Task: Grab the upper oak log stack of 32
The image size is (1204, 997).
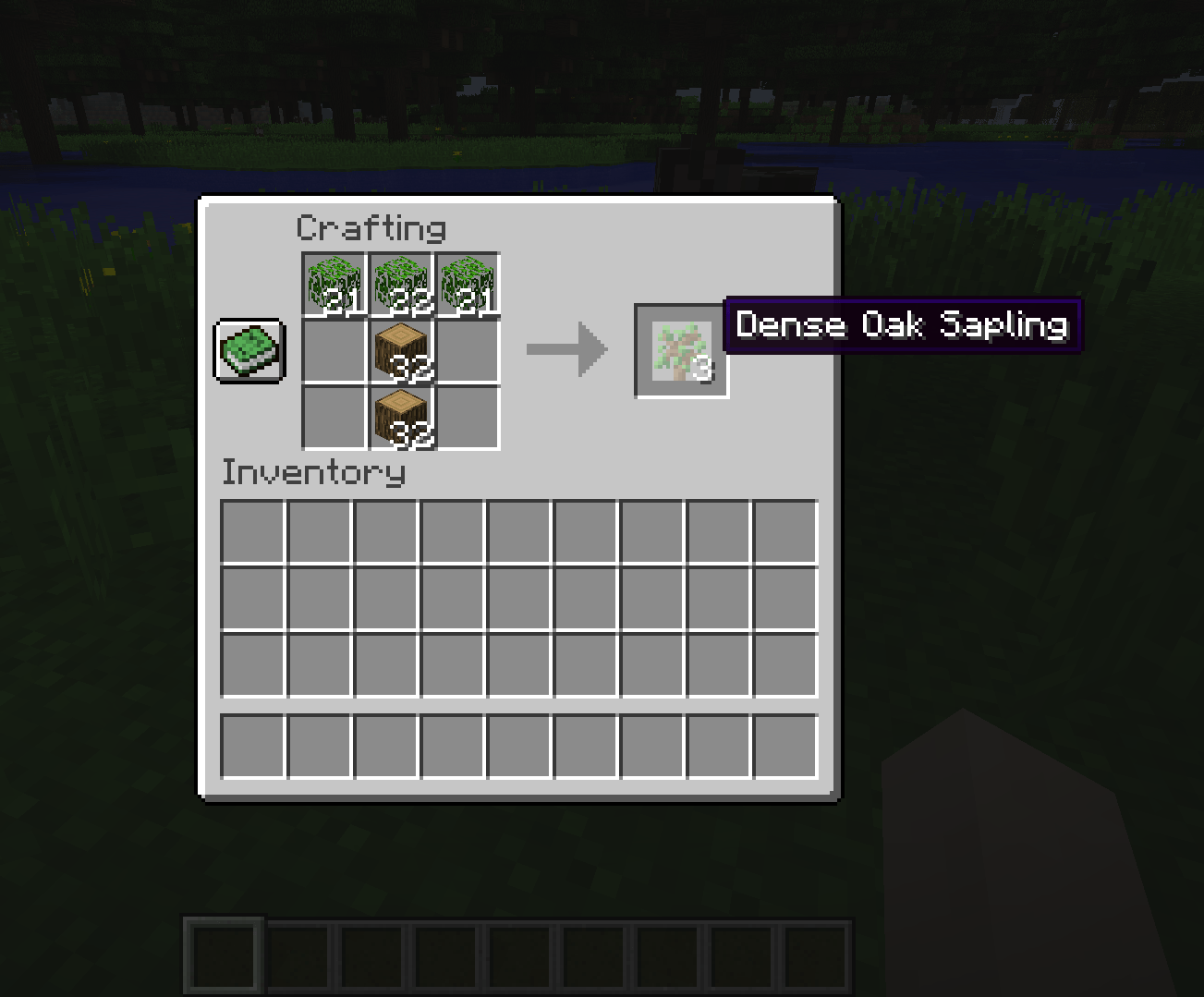Action: click(x=401, y=349)
